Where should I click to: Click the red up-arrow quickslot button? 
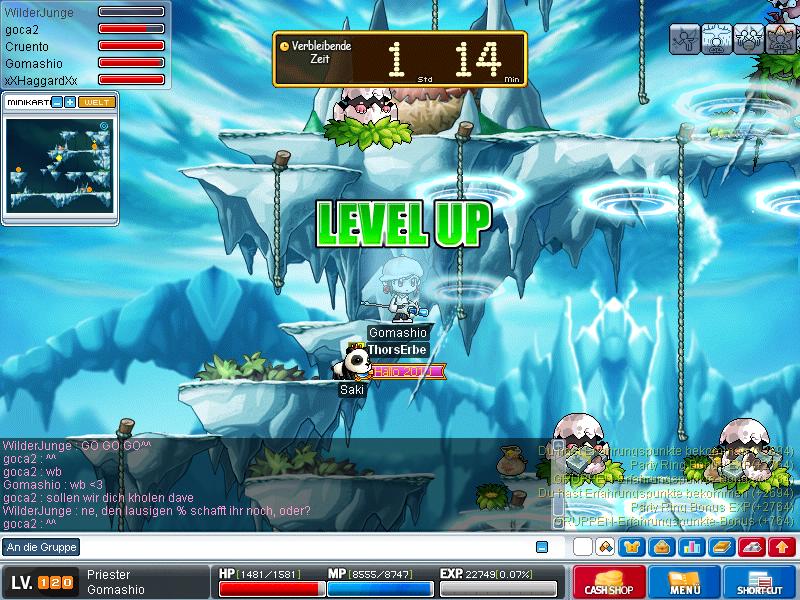[780, 547]
